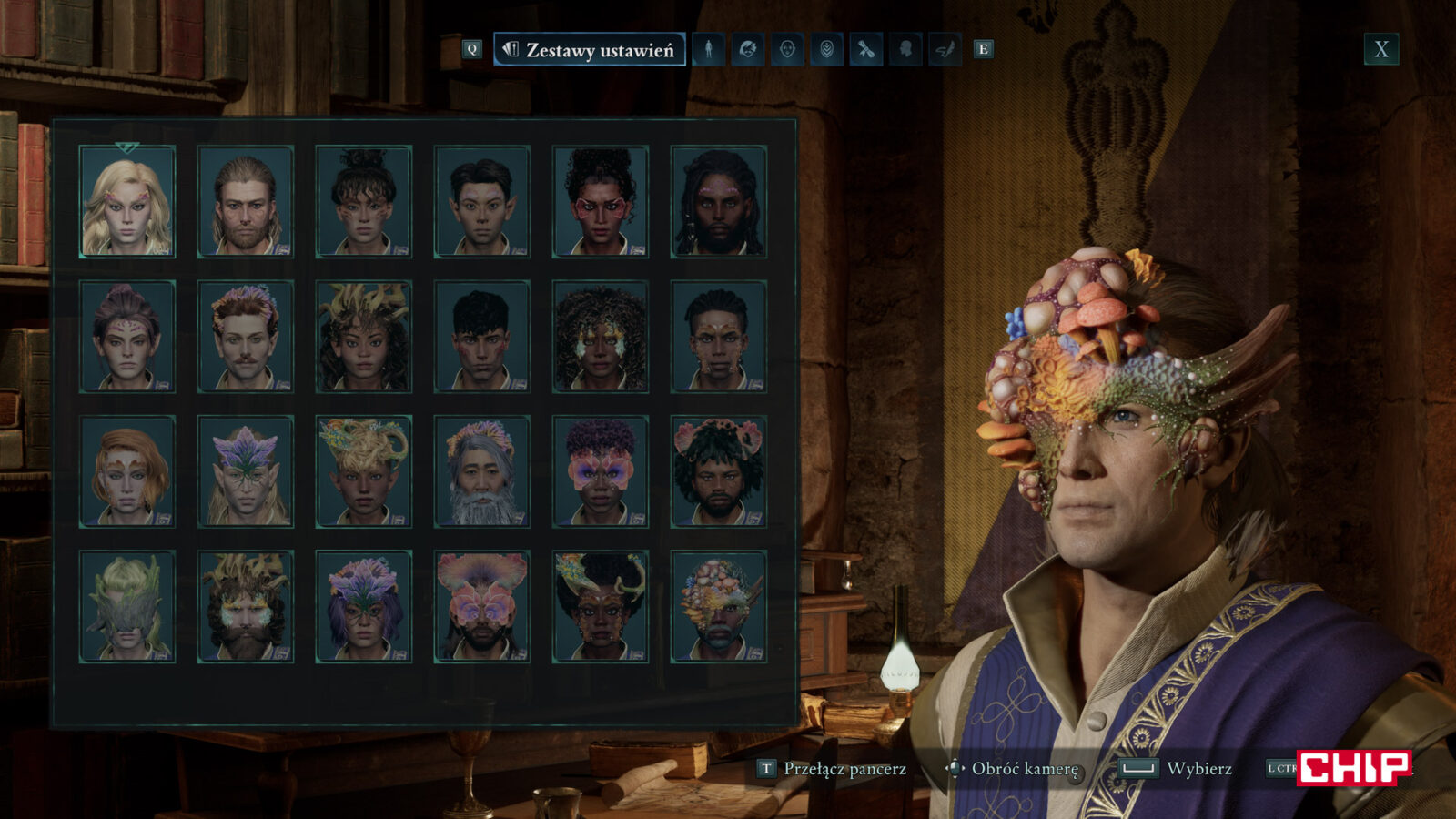The height and width of the screenshot is (819, 1456).
Task: Select the mushroom-covered head preset
Action: coord(719,606)
